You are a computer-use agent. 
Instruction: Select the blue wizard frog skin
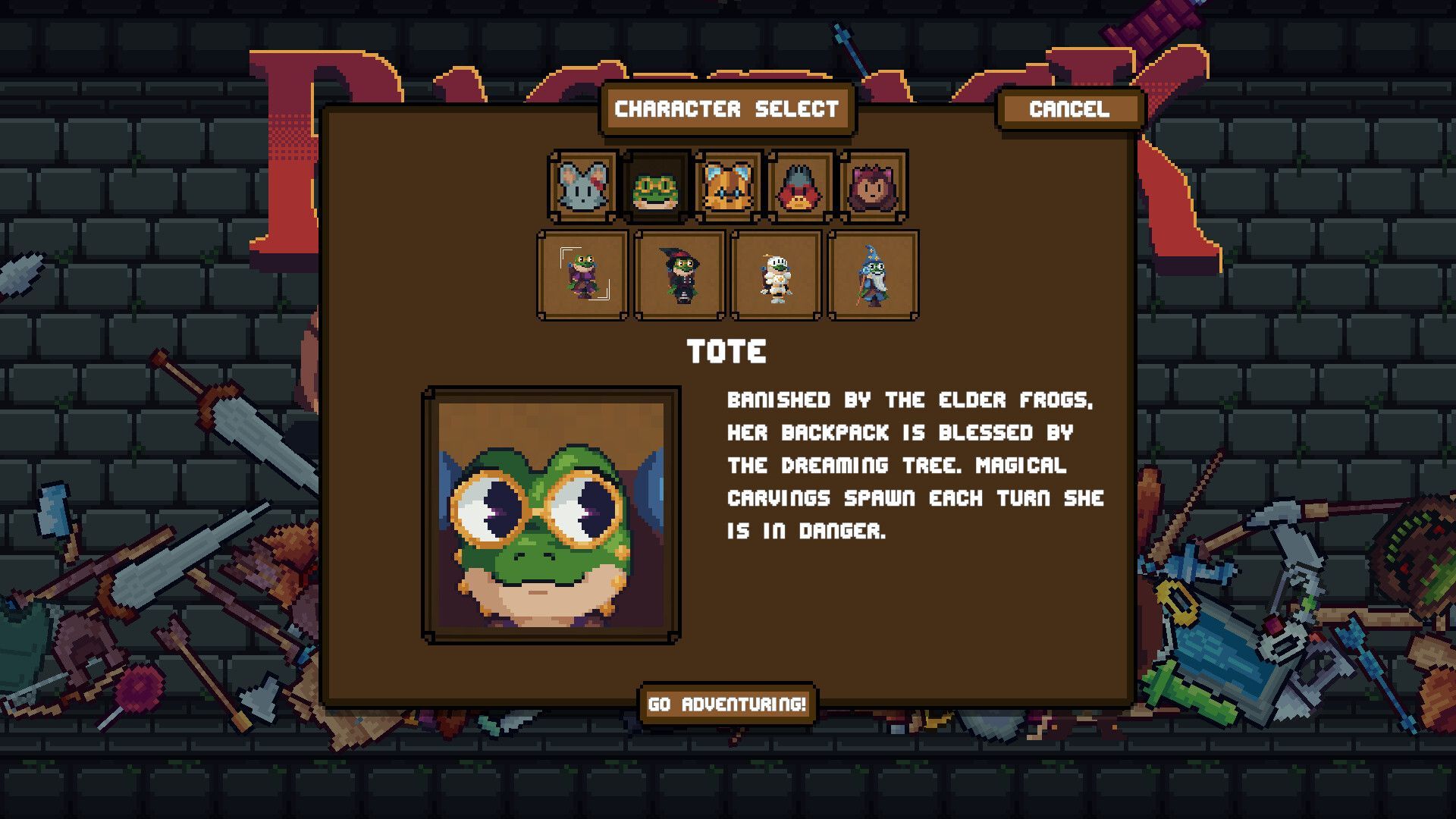click(873, 275)
